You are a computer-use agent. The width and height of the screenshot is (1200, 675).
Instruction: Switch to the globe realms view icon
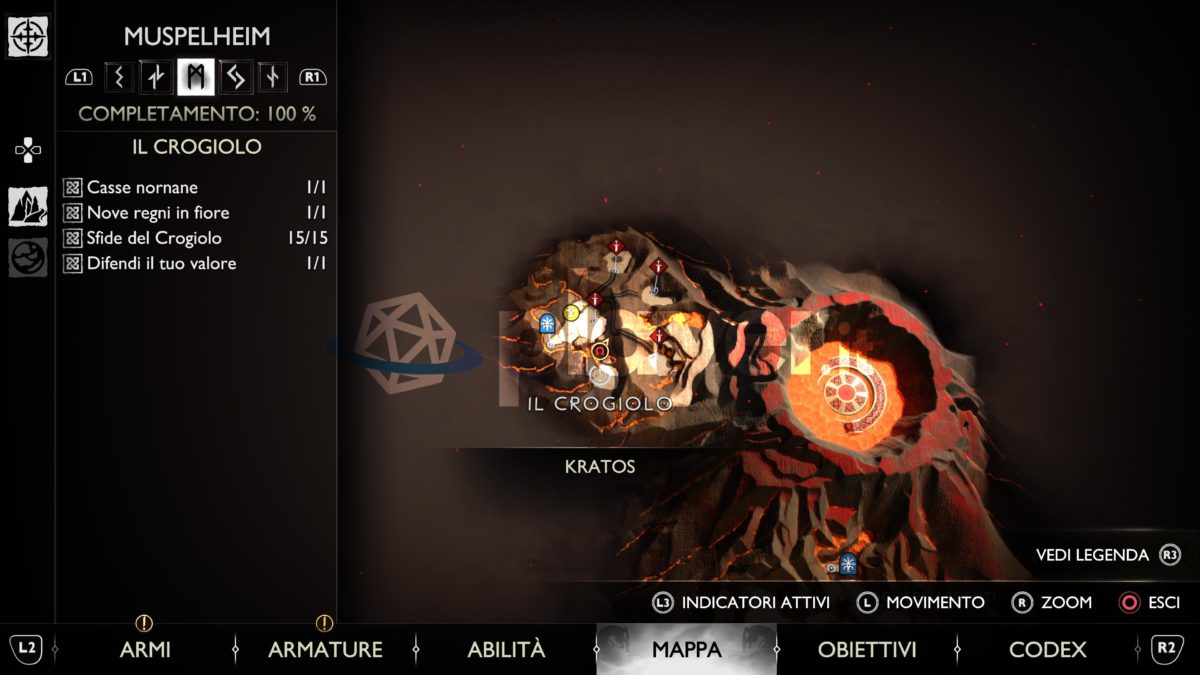pyautogui.click(x=27, y=257)
